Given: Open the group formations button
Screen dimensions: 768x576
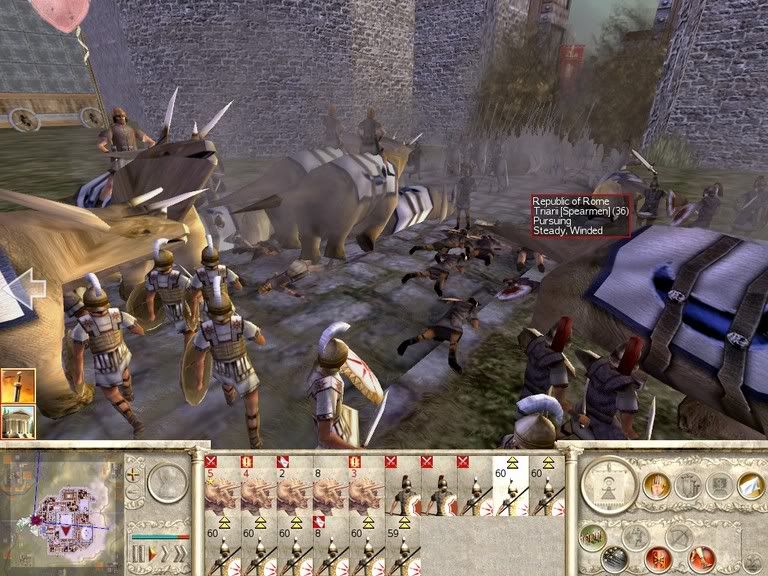Looking at the screenshot, I should 593,535.
